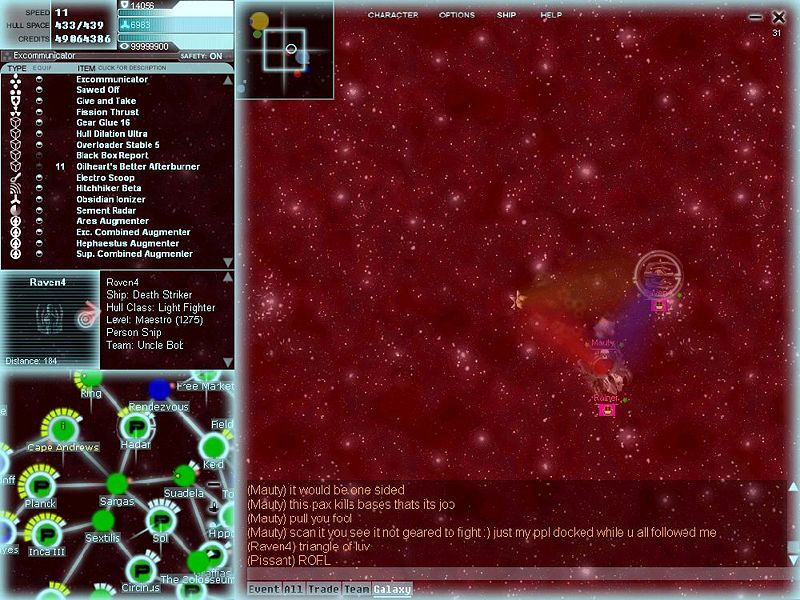The width and height of the screenshot is (800, 600).
Task: Select the Sargas node on galaxy map
Action: coord(118,486)
